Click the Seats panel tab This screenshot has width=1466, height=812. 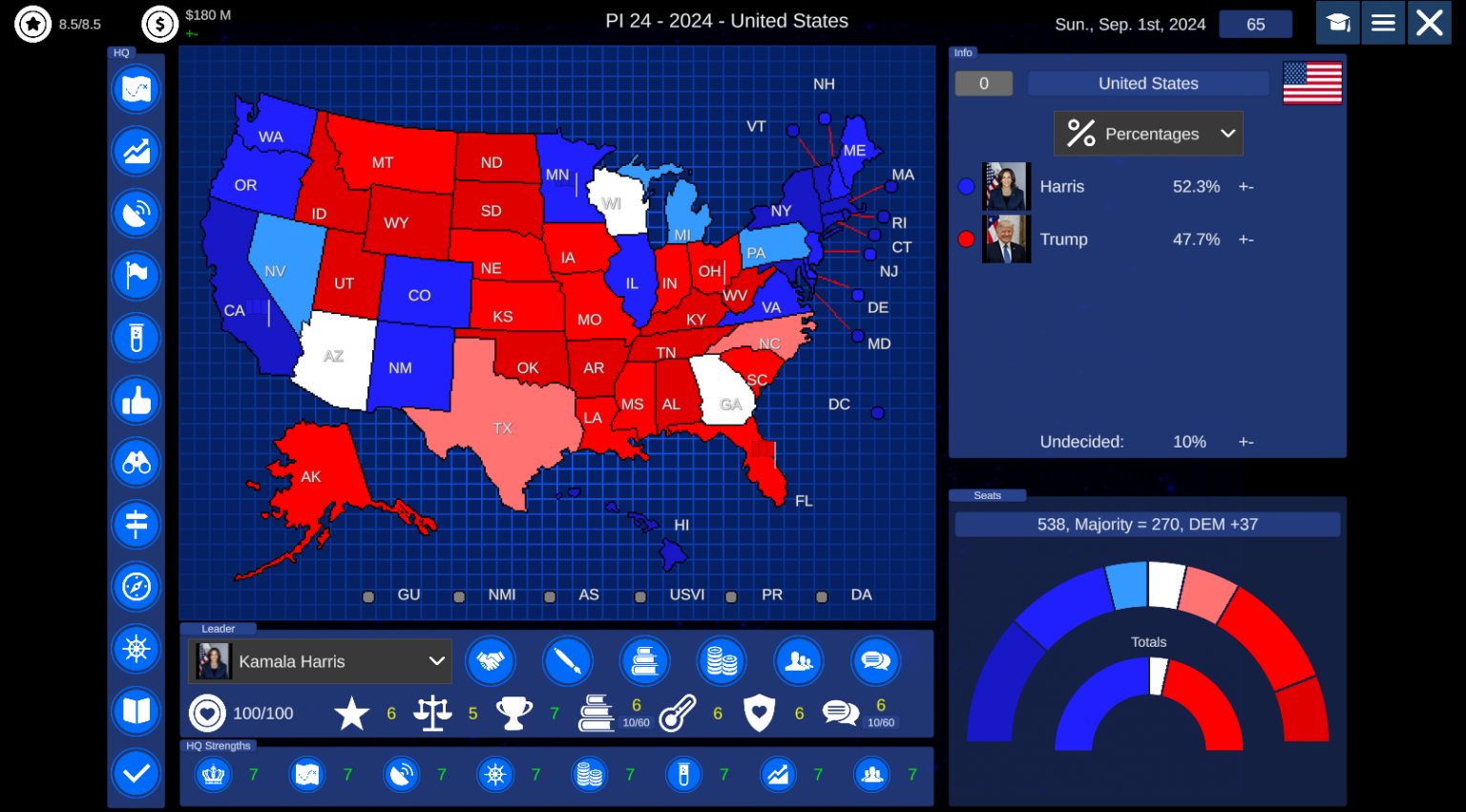click(987, 495)
